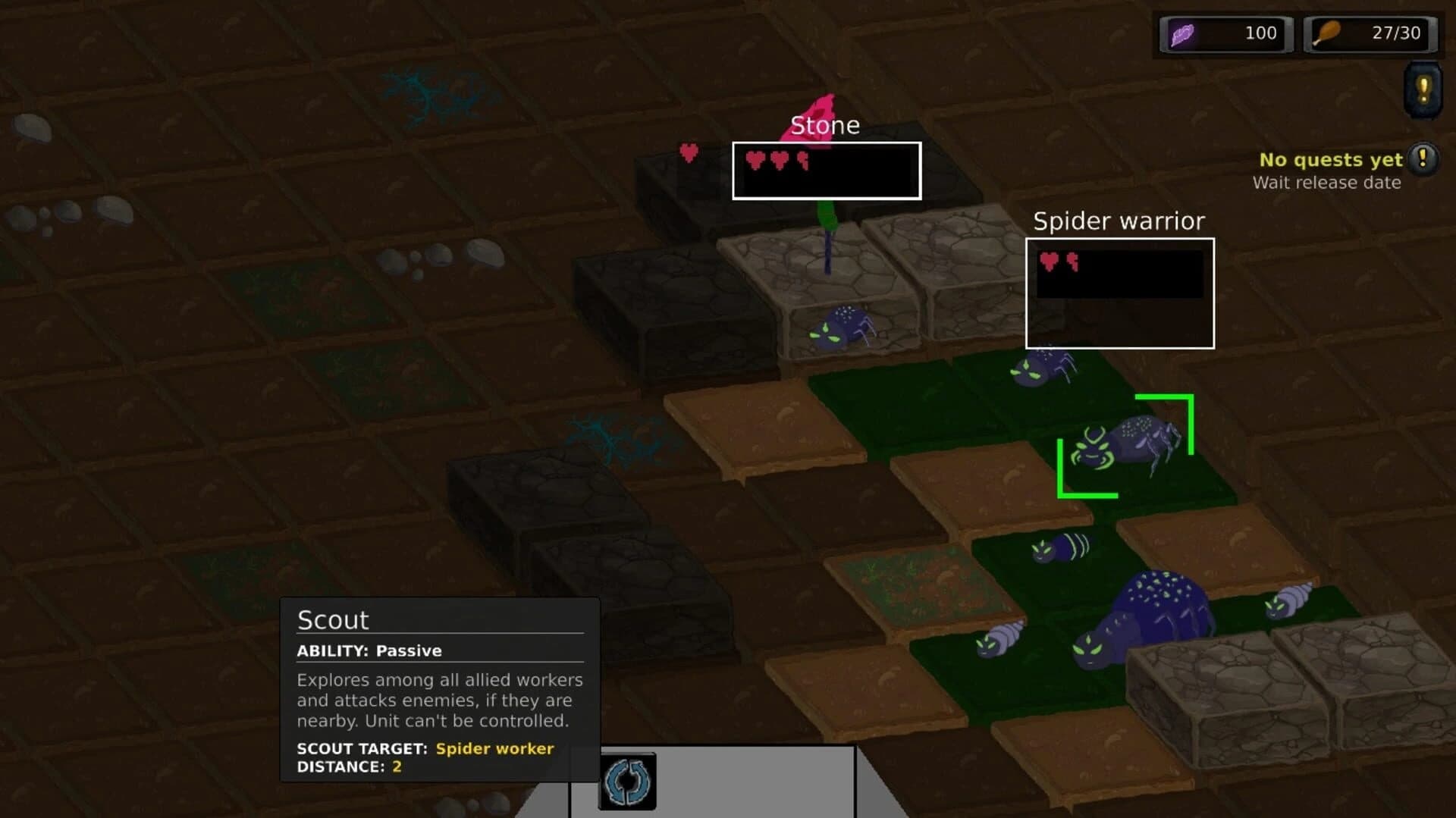Expand the Stone info header
Image resolution: width=1456 pixels, height=818 pixels.
point(826,125)
